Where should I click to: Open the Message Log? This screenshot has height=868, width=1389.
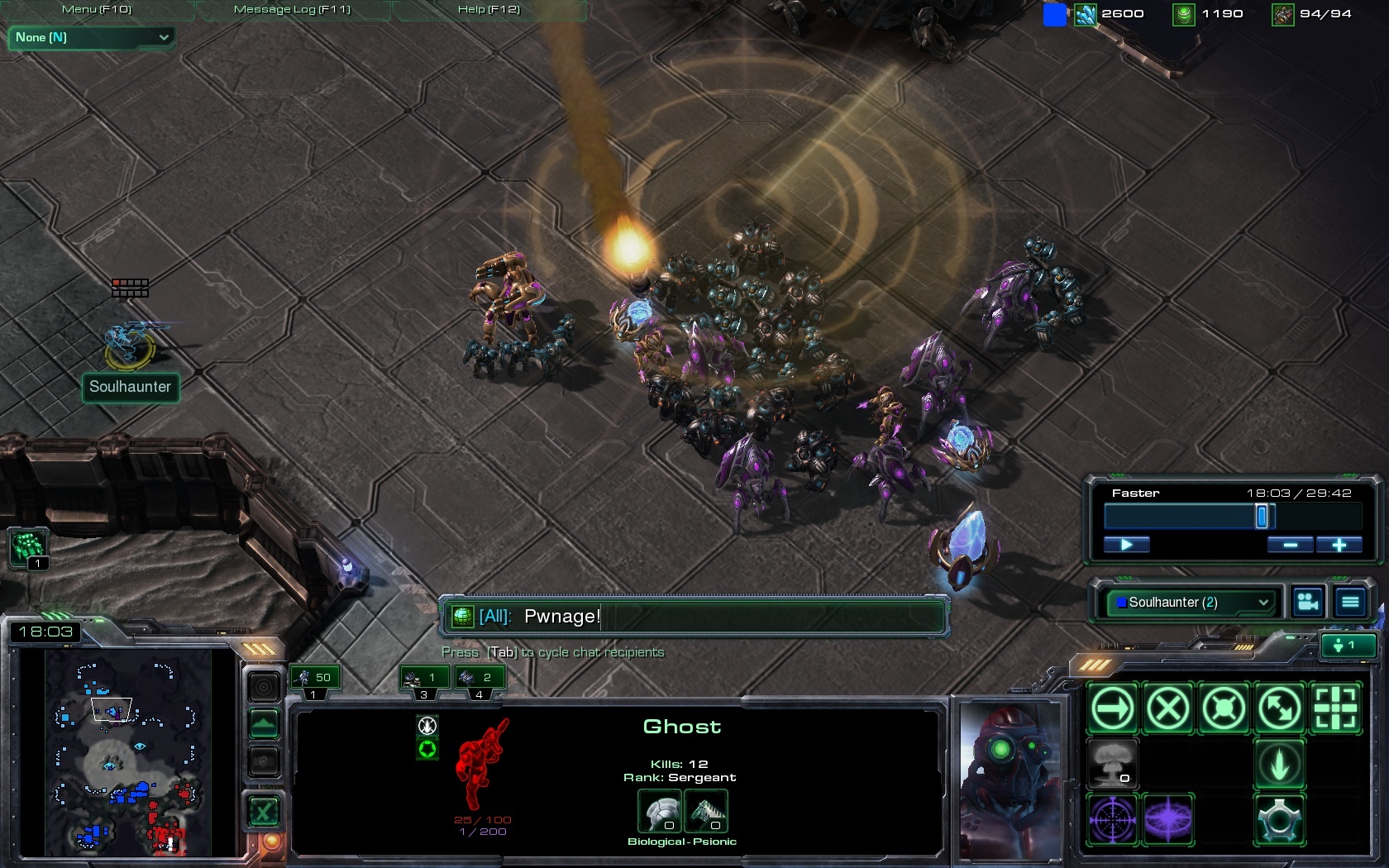[292, 10]
